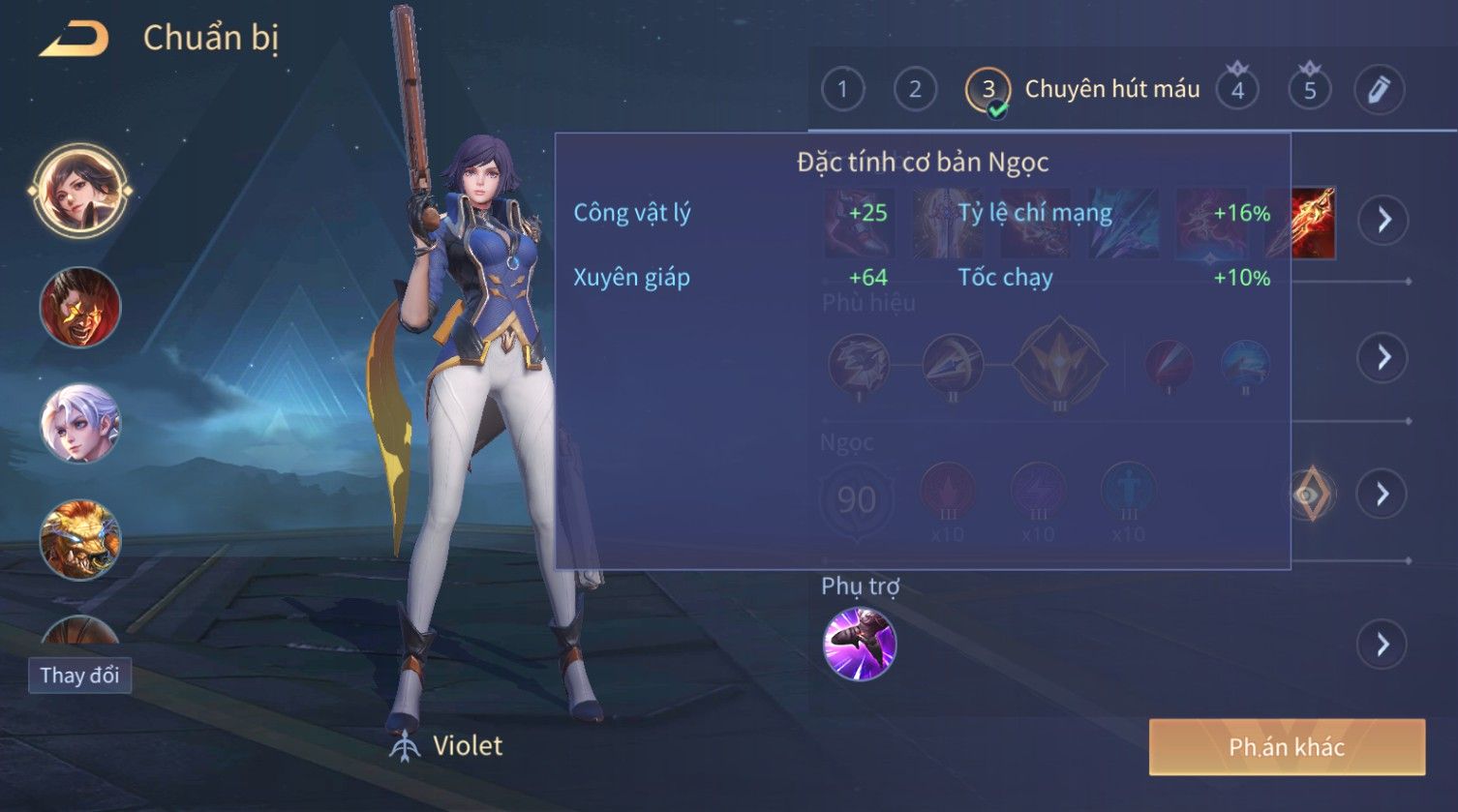1458x812 pixels.
Task: Open the equipment items arrow
Action: tap(1383, 221)
